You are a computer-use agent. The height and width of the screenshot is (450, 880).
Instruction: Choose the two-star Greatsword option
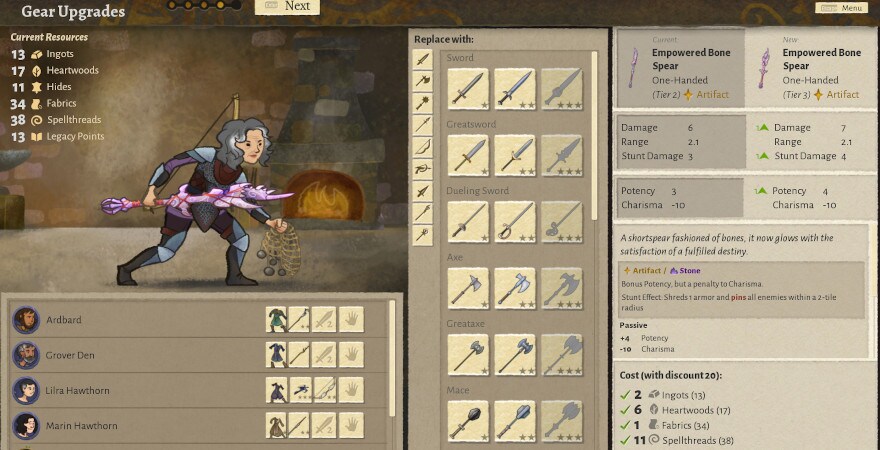pos(515,155)
